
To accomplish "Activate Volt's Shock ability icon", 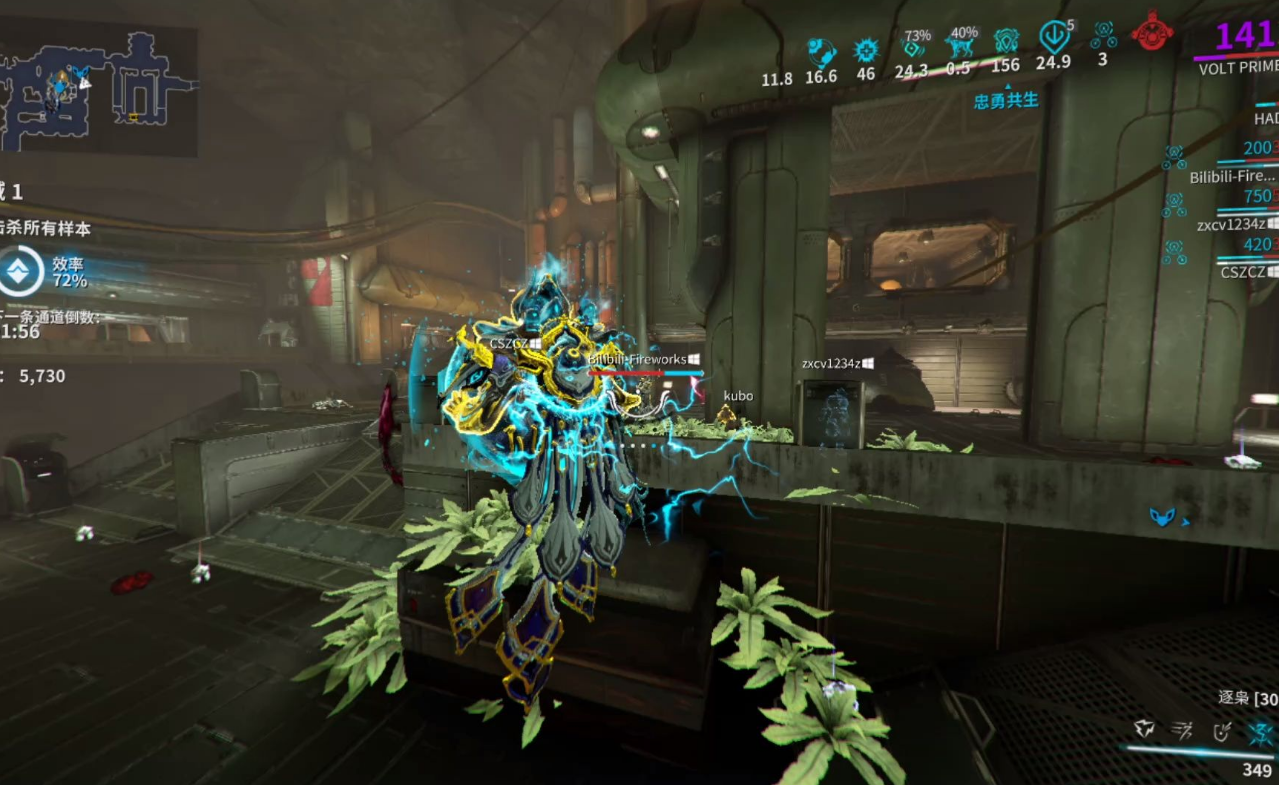I will (x=1145, y=731).
